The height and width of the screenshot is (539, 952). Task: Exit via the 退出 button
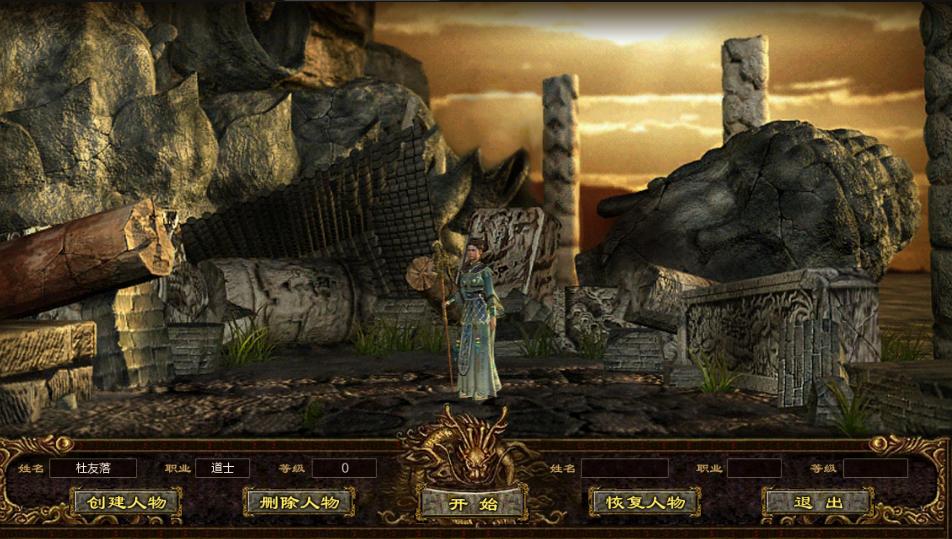[818, 502]
